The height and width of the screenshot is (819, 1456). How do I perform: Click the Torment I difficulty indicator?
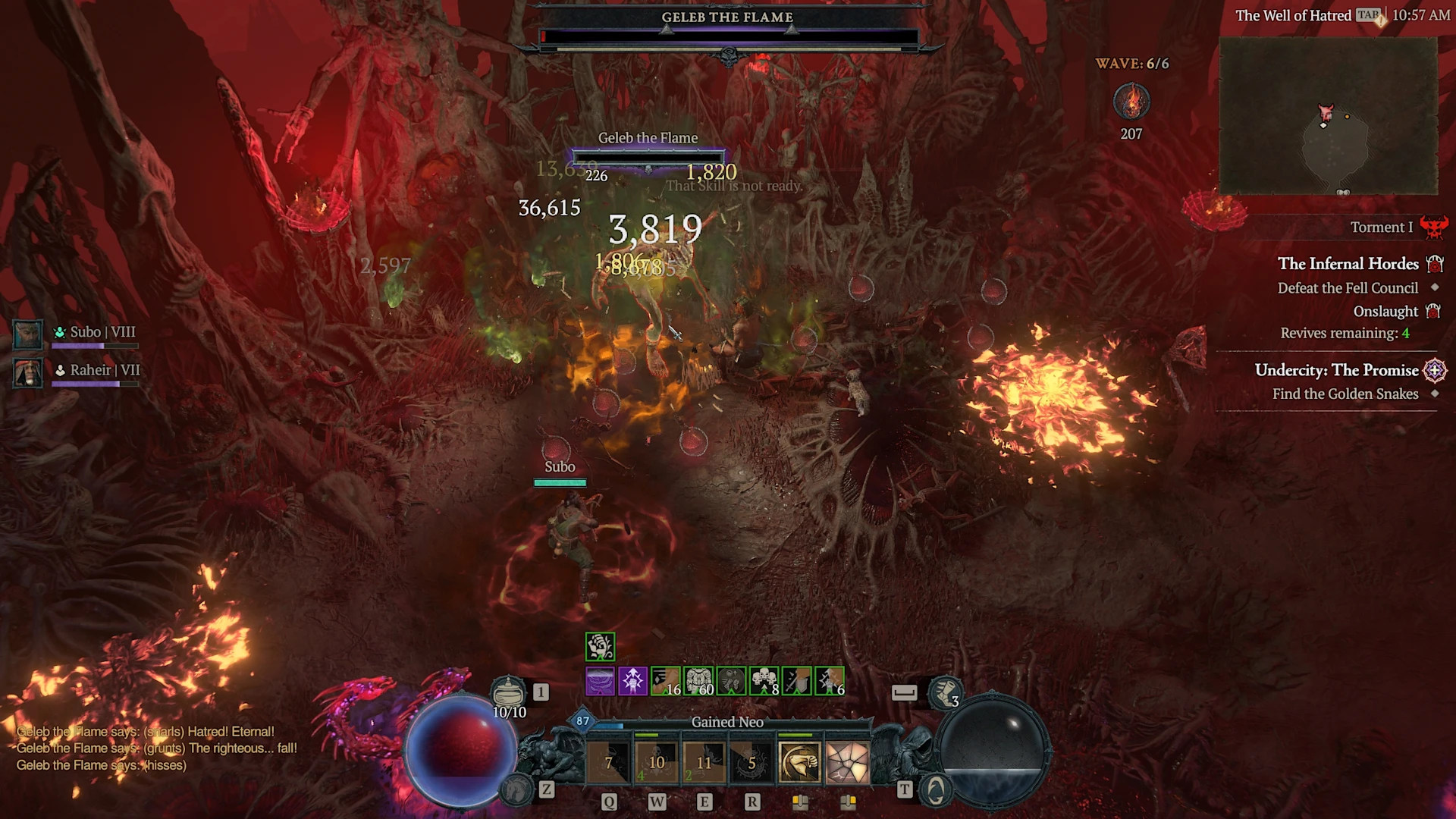click(1381, 227)
